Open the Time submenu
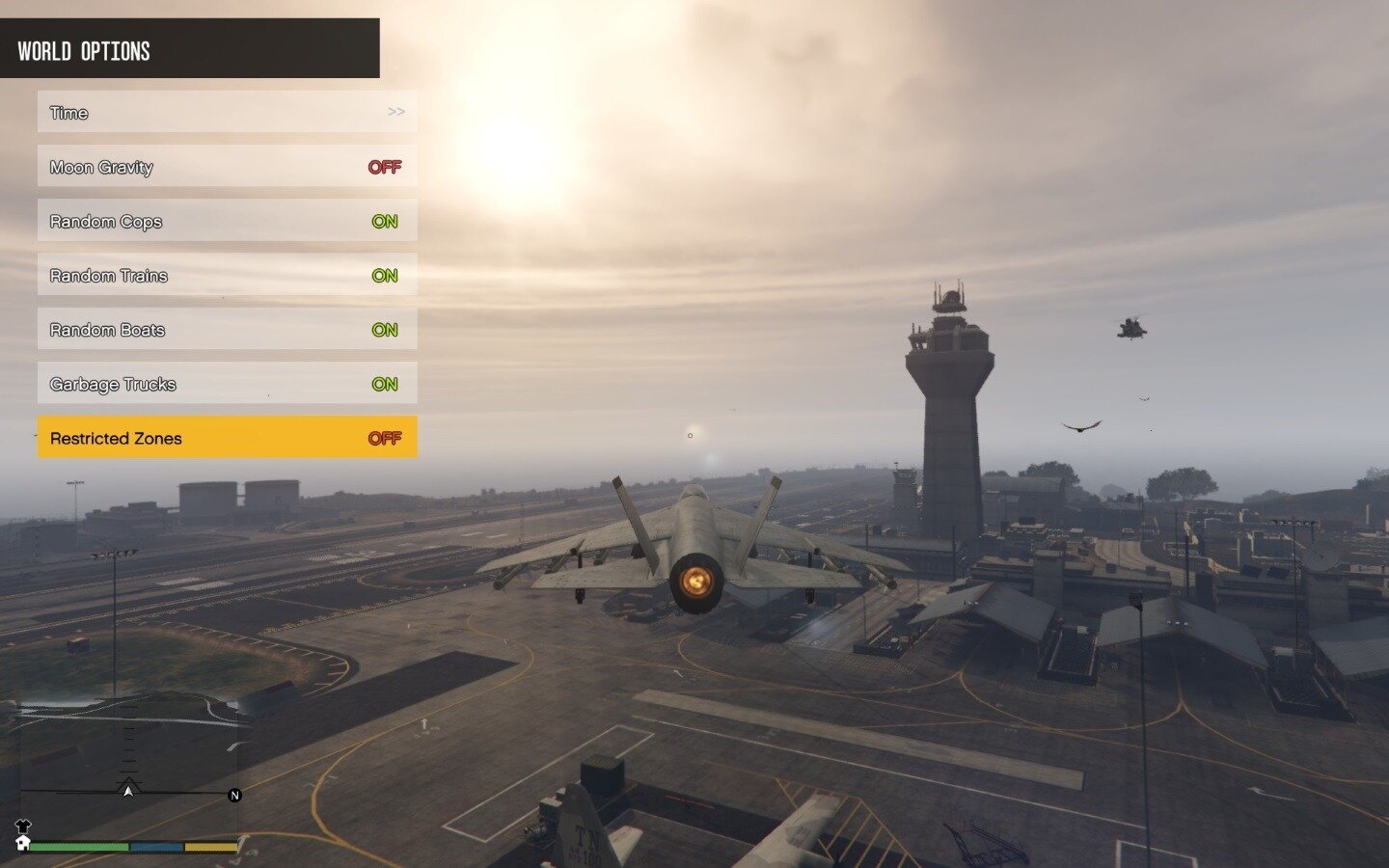1389x868 pixels. (x=227, y=112)
